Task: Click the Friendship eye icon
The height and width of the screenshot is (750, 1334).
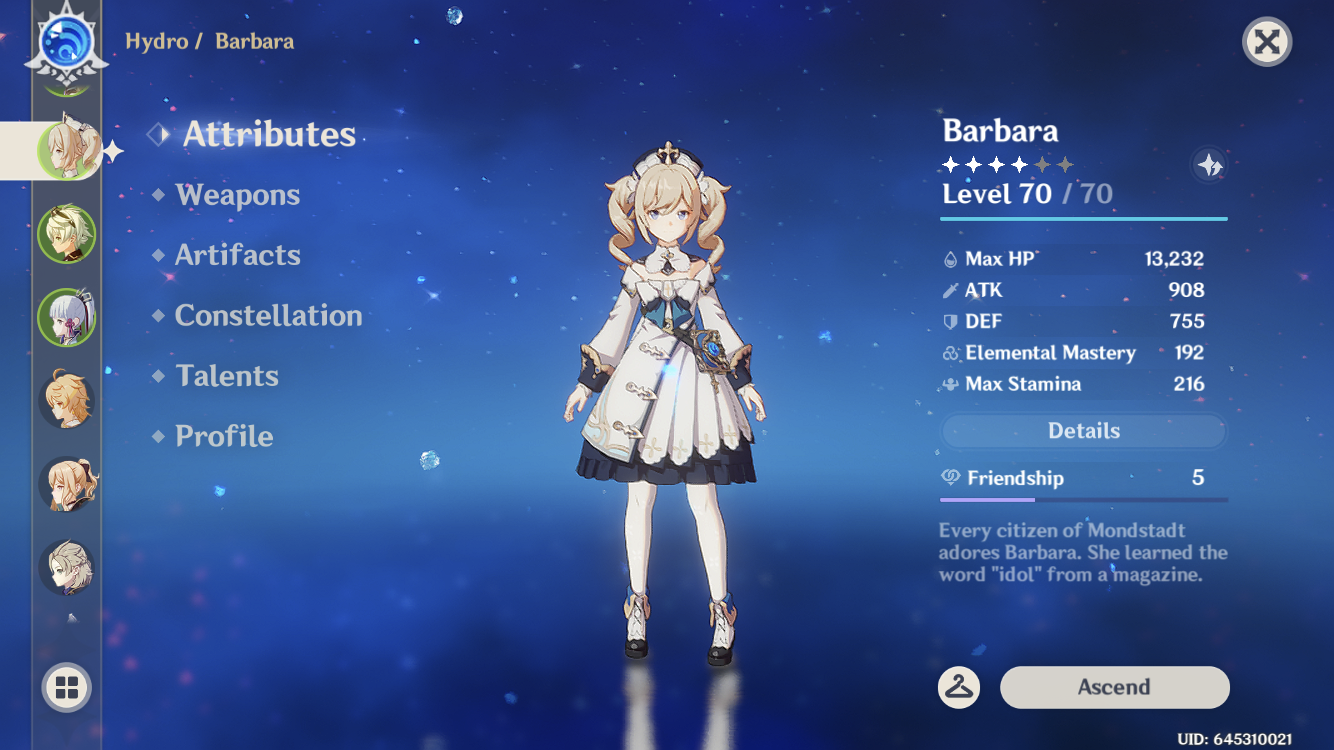Action: [x=952, y=478]
